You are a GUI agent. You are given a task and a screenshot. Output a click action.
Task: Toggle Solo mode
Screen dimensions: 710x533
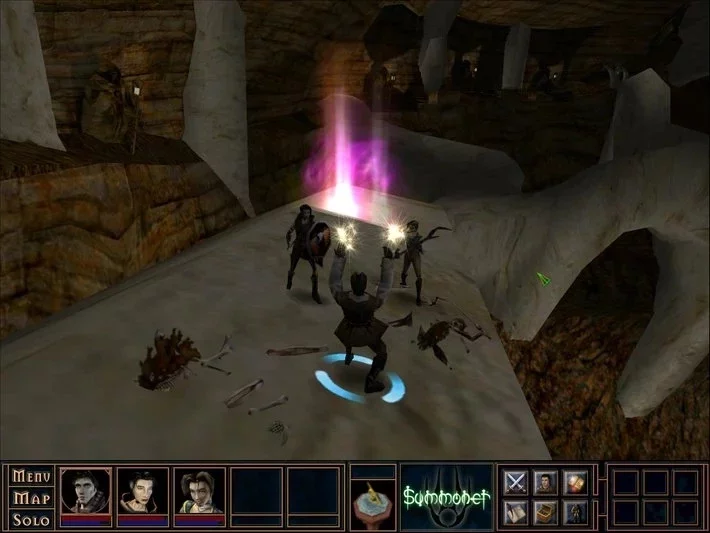tap(29, 520)
